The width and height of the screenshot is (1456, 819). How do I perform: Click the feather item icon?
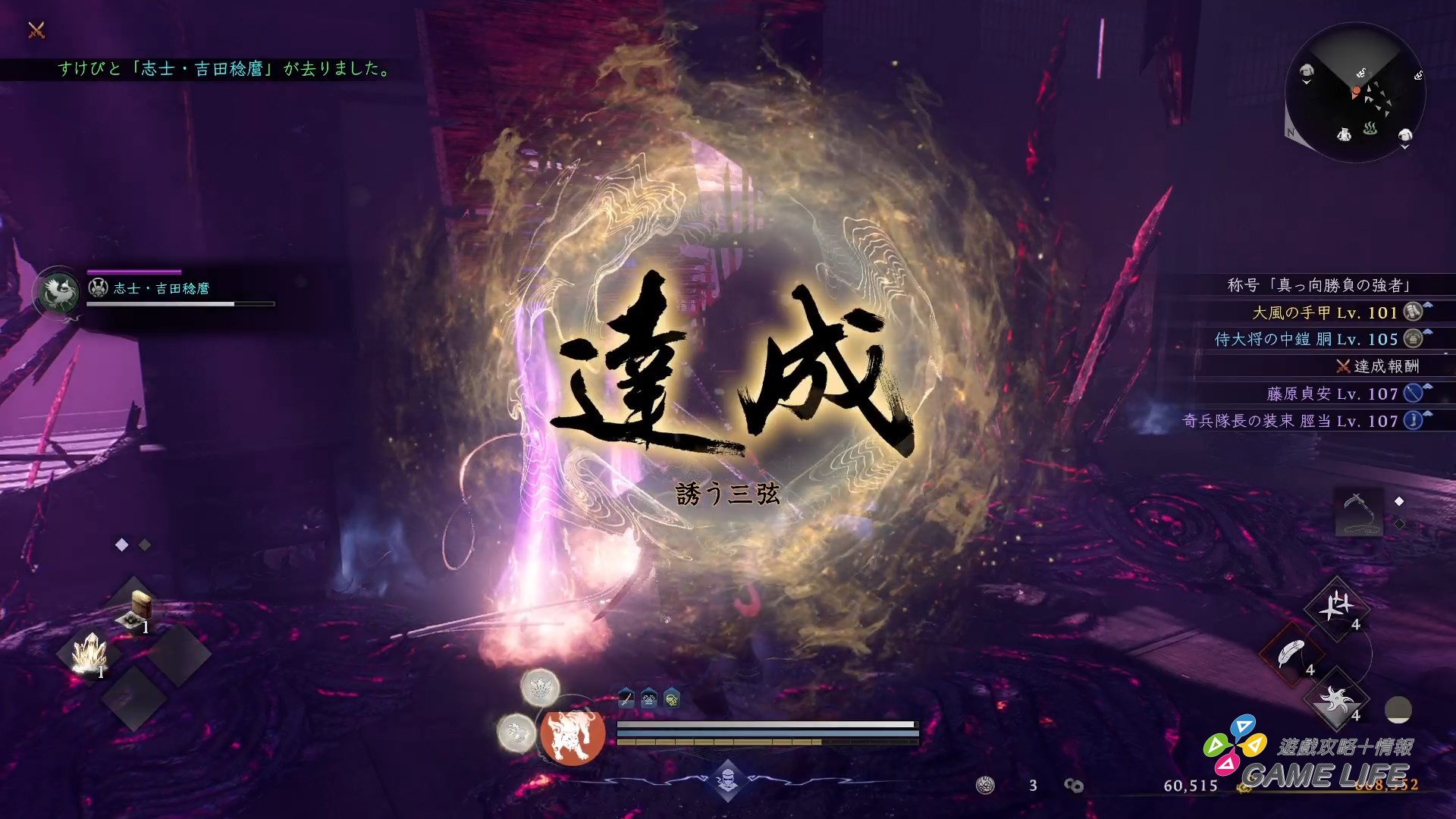point(1291,652)
